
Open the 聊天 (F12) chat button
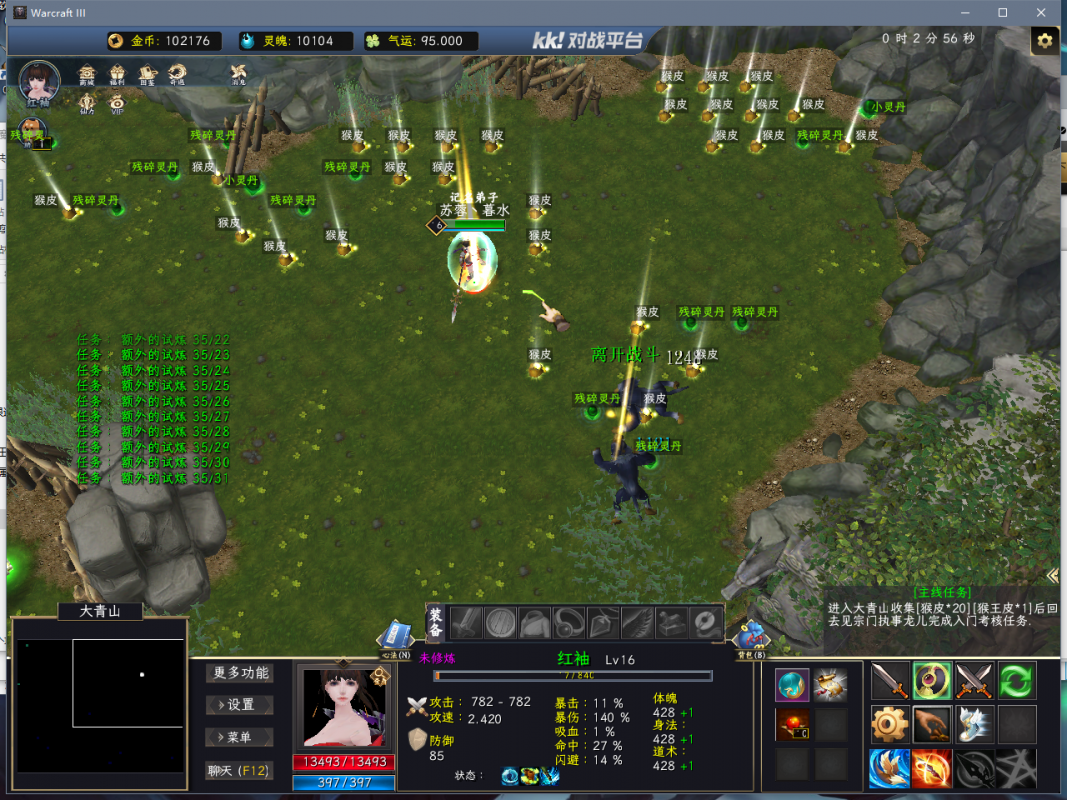coord(240,770)
